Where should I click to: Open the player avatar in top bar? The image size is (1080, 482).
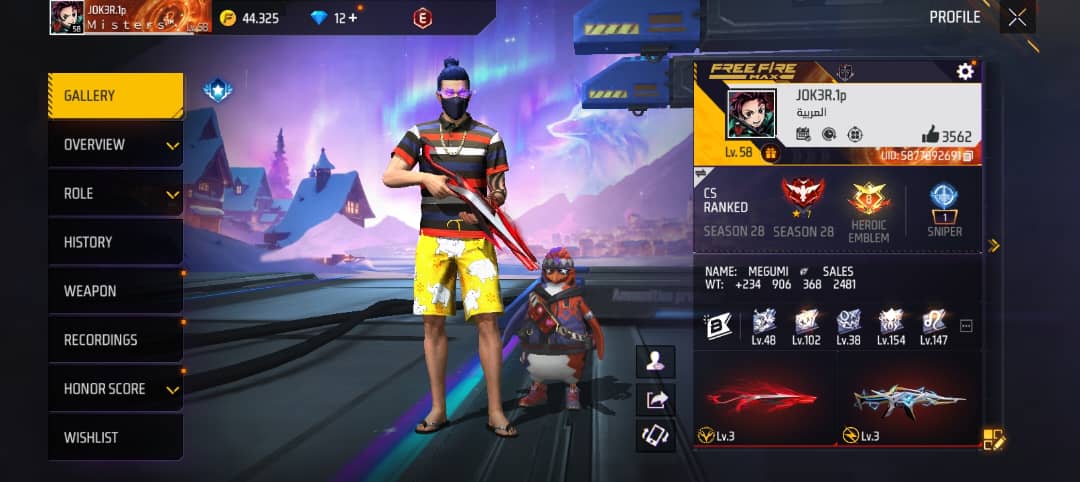[x=67, y=17]
